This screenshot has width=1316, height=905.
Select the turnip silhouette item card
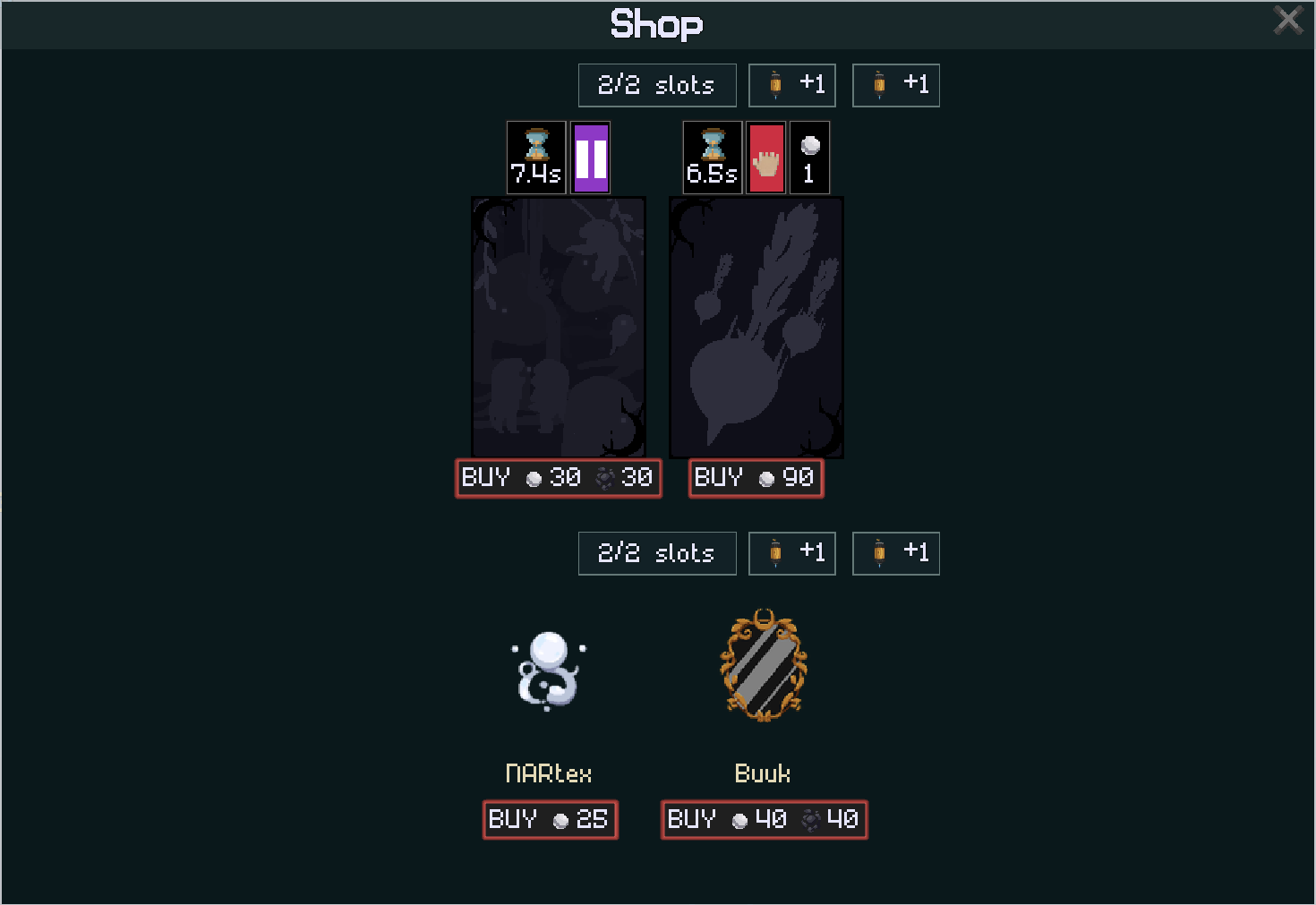[x=756, y=327]
